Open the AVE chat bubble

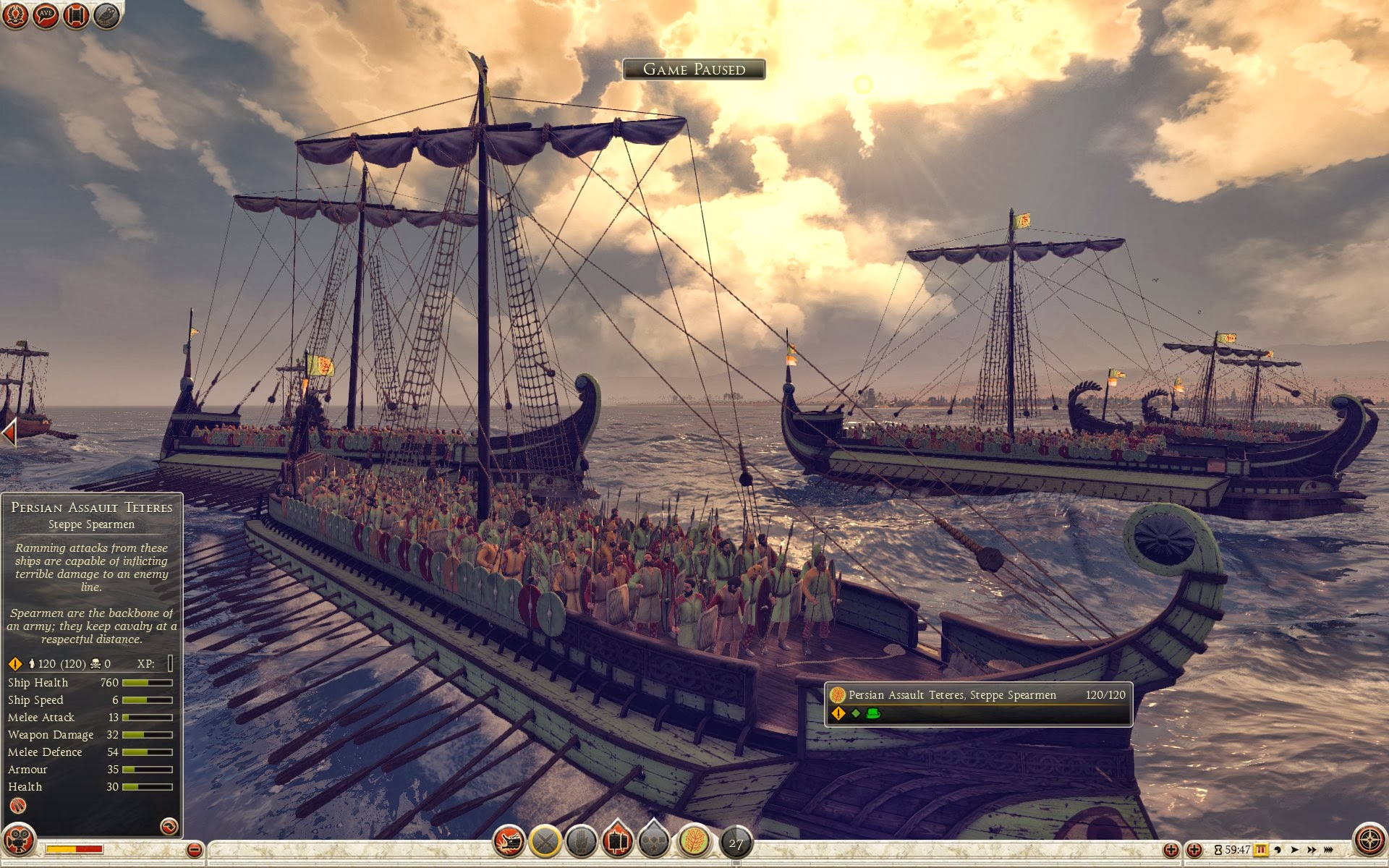[46, 15]
